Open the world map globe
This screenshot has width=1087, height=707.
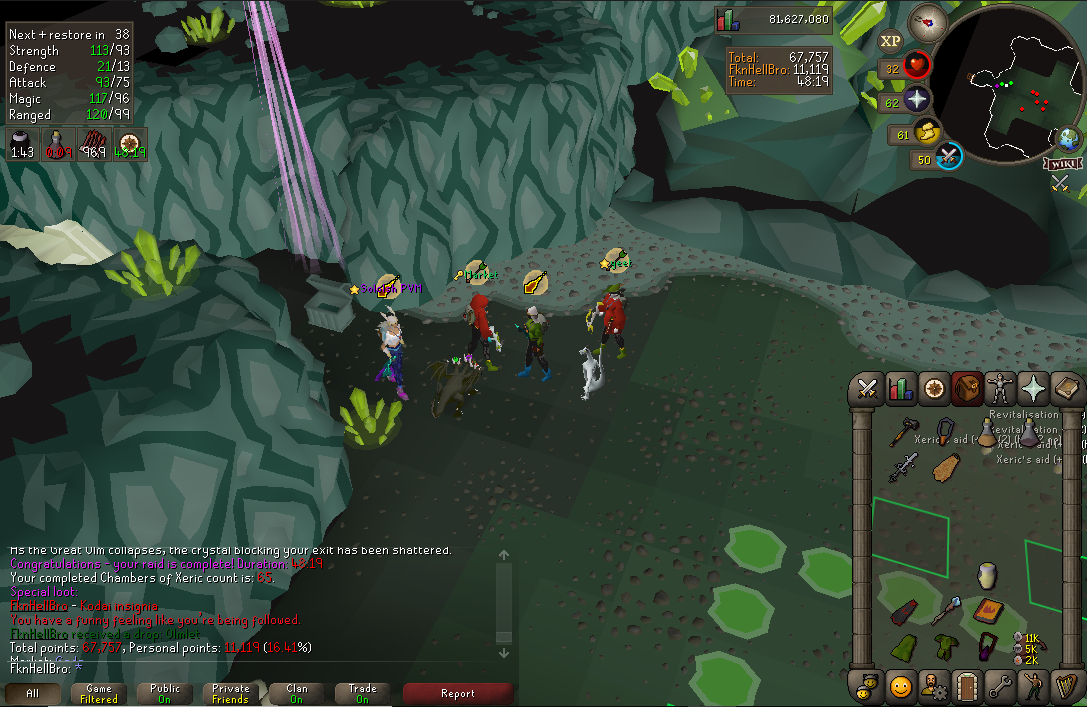click(1068, 138)
